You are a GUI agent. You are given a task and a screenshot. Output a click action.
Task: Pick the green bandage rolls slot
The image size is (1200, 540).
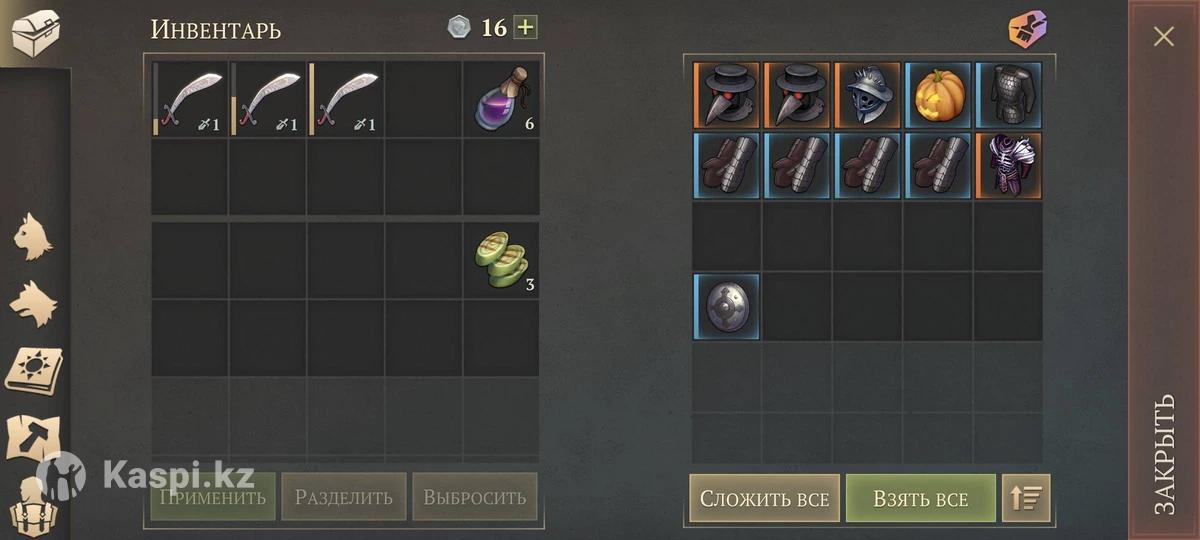(500, 260)
